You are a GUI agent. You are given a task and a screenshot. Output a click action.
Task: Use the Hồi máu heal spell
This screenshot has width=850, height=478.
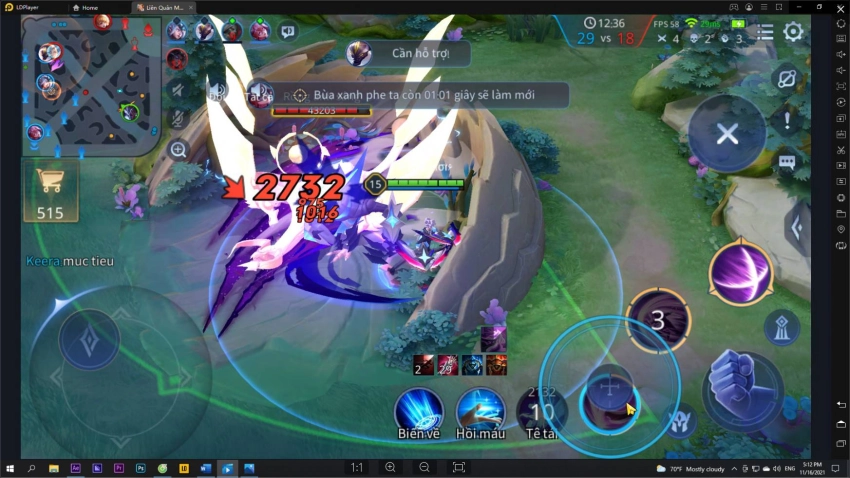click(480, 410)
